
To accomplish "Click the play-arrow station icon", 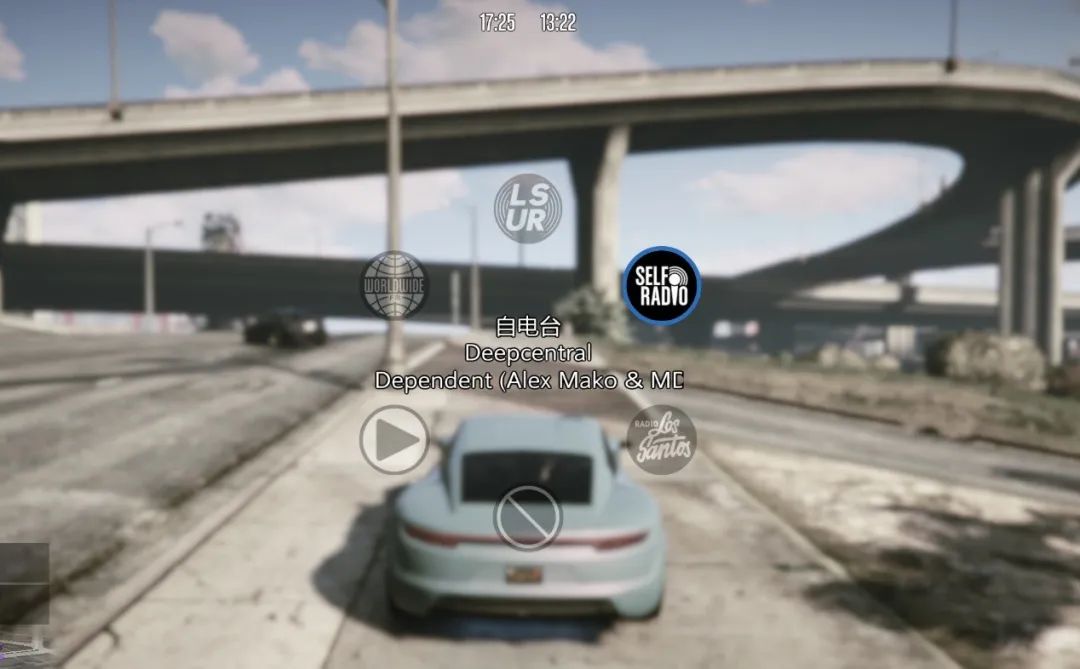I will pos(395,439).
